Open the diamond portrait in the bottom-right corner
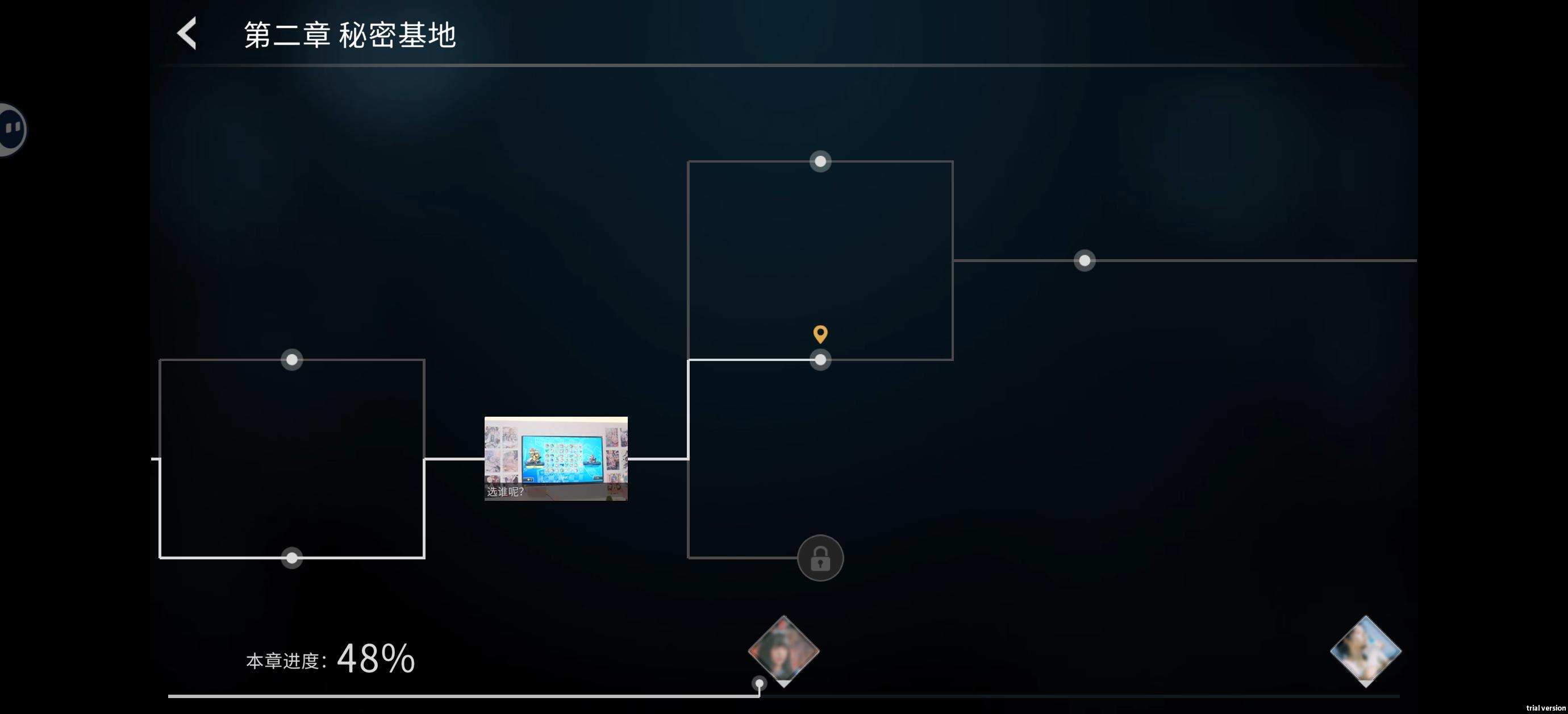 tap(1365, 650)
